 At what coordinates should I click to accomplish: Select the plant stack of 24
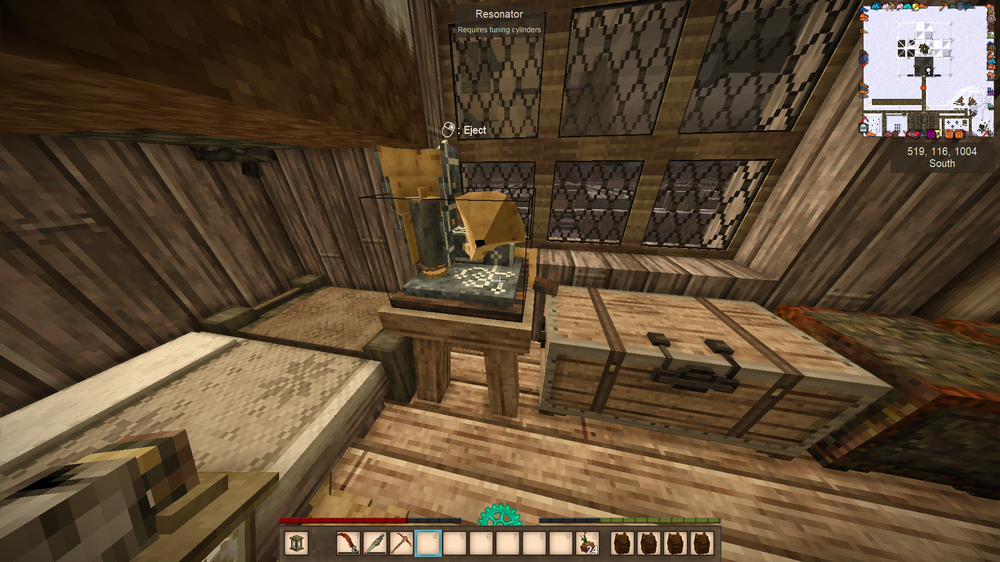[x=585, y=543]
